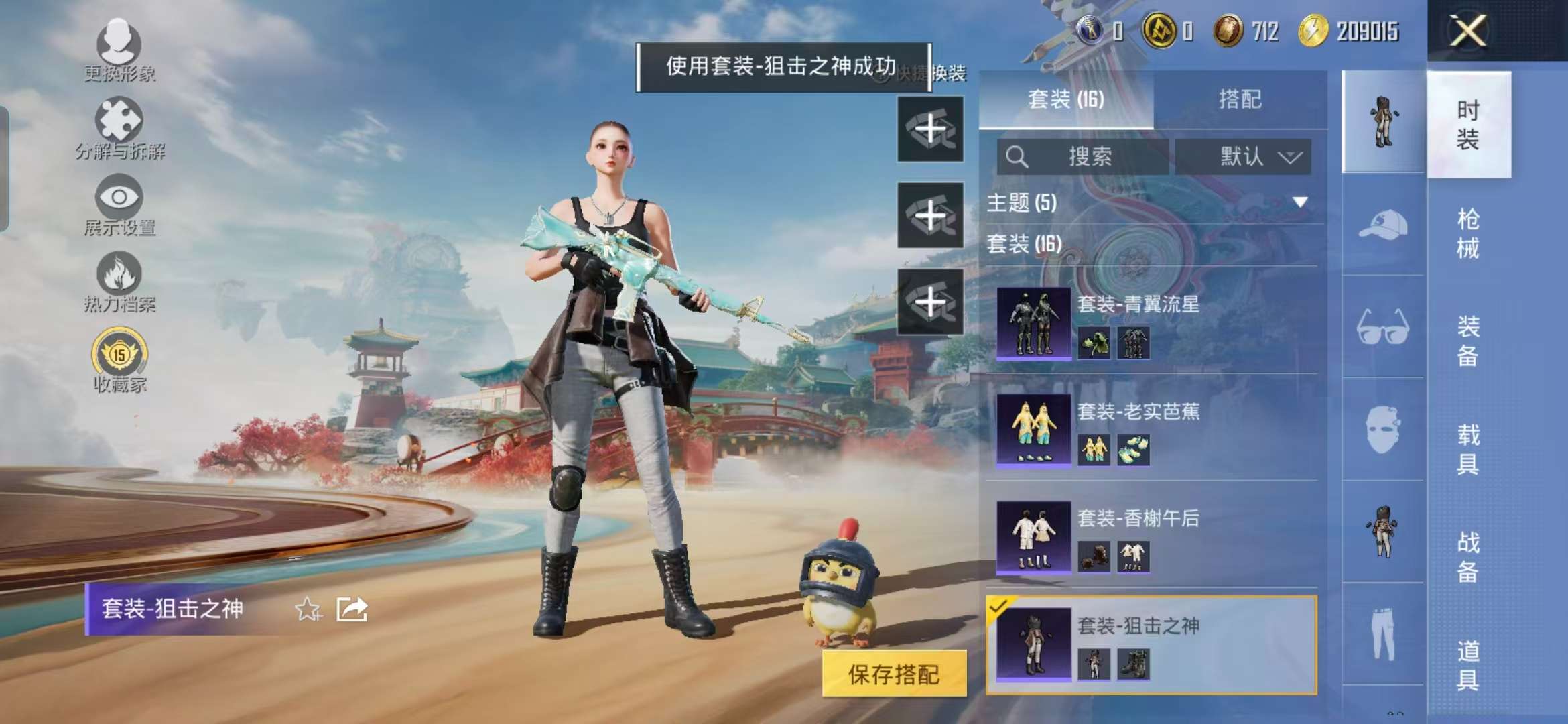Open the 默认 sorting dropdown
Image resolution: width=1568 pixels, height=724 pixels.
pyautogui.click(x=1248, y=157)
